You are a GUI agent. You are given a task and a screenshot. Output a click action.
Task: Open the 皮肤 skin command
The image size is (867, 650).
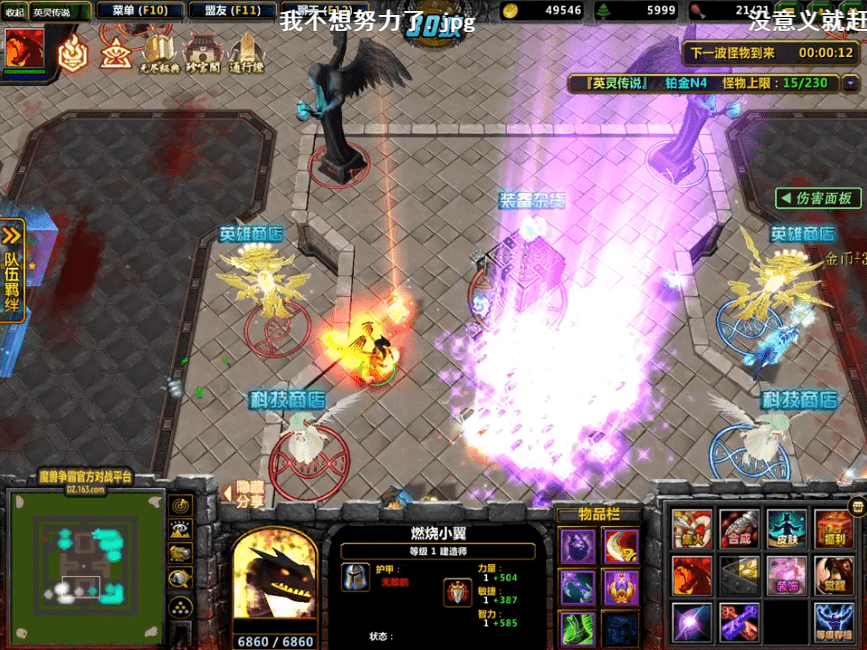click(786, 529)
